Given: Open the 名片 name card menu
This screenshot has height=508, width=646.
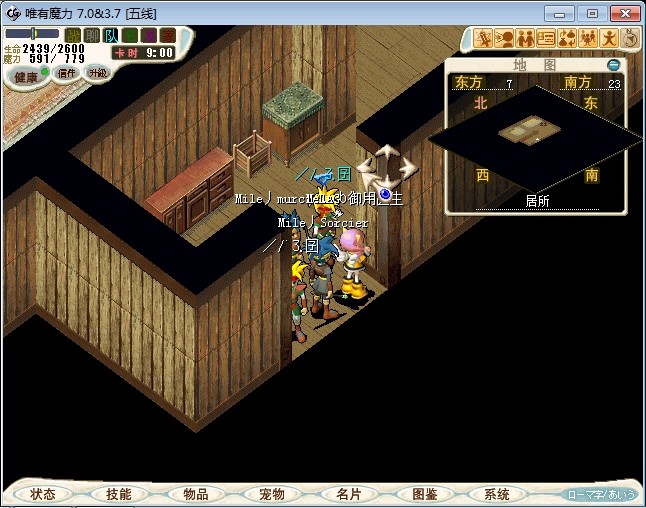Looking at the screenshot, I should [348, 494].
